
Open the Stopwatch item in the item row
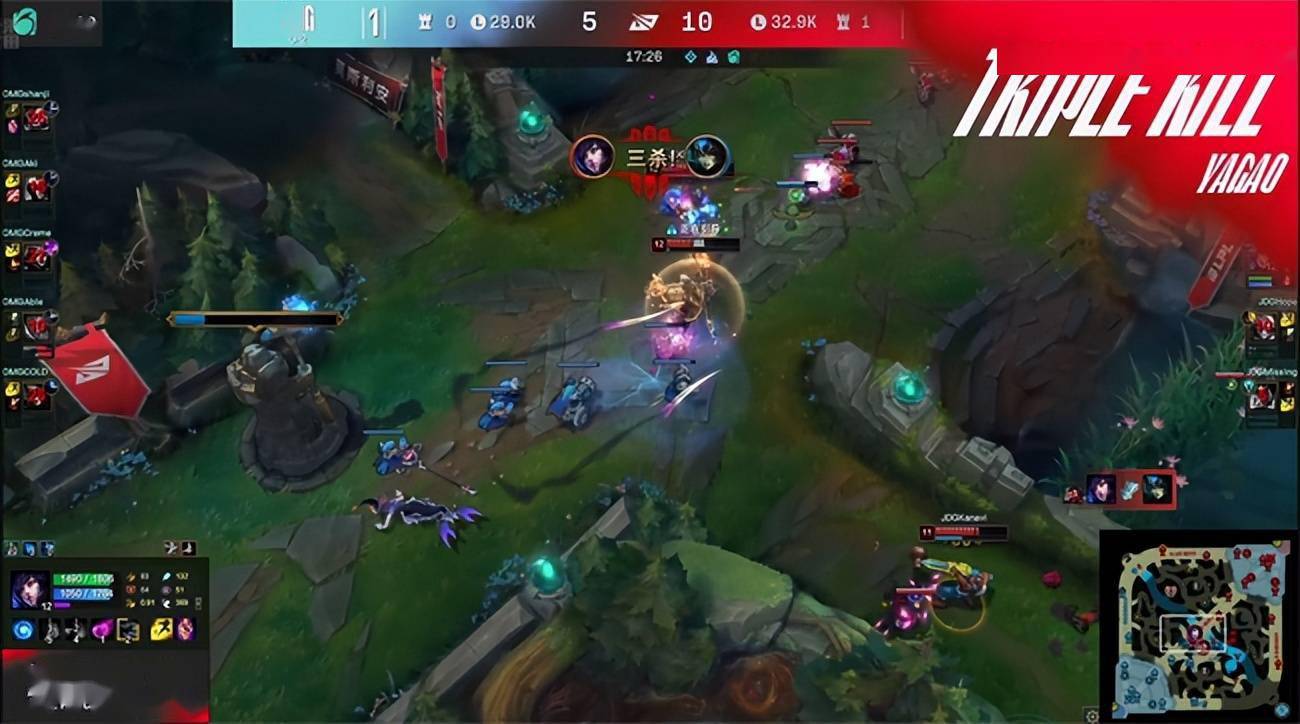pos(127,631)
